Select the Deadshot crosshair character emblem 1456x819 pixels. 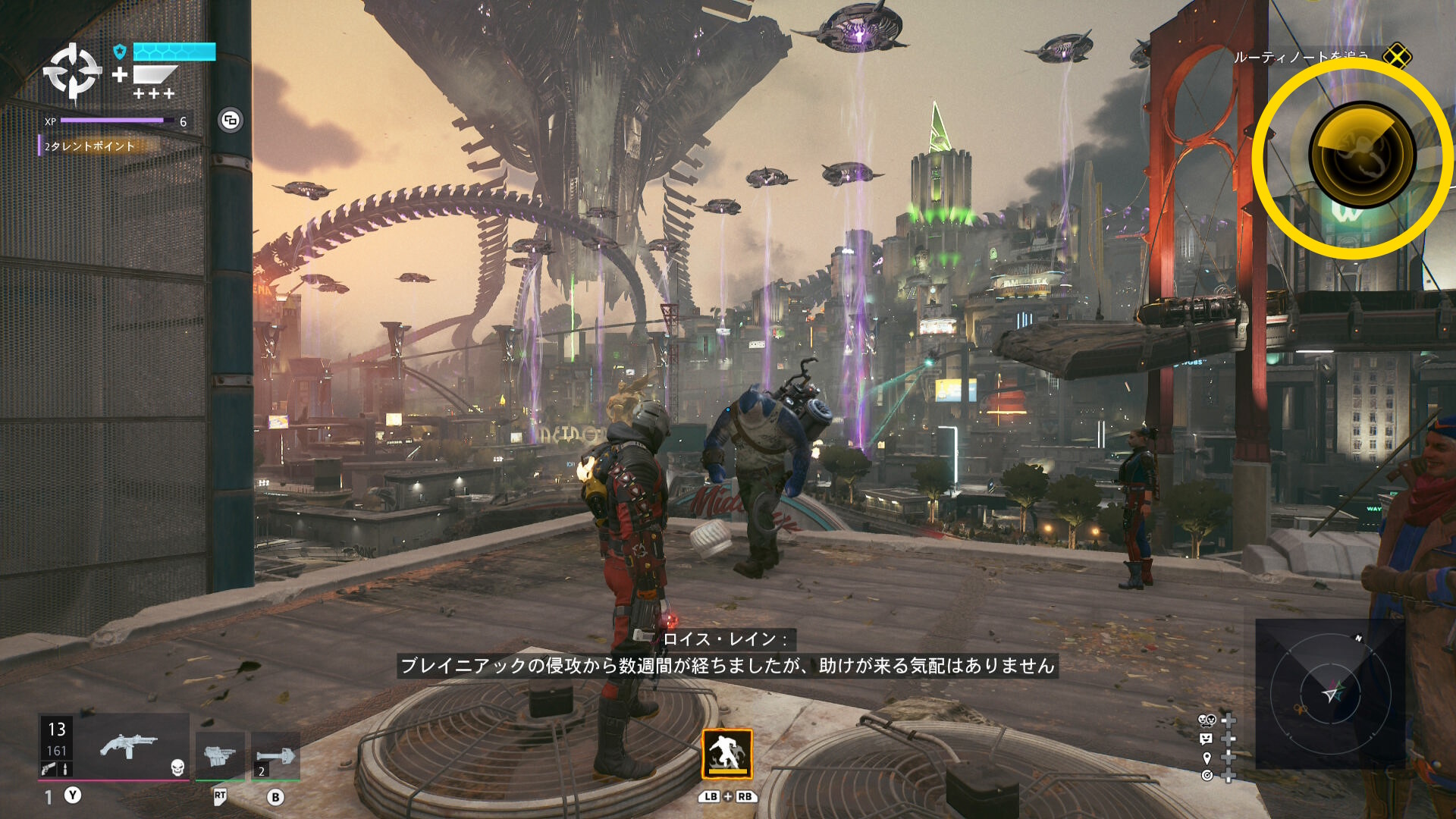[72, 72]
